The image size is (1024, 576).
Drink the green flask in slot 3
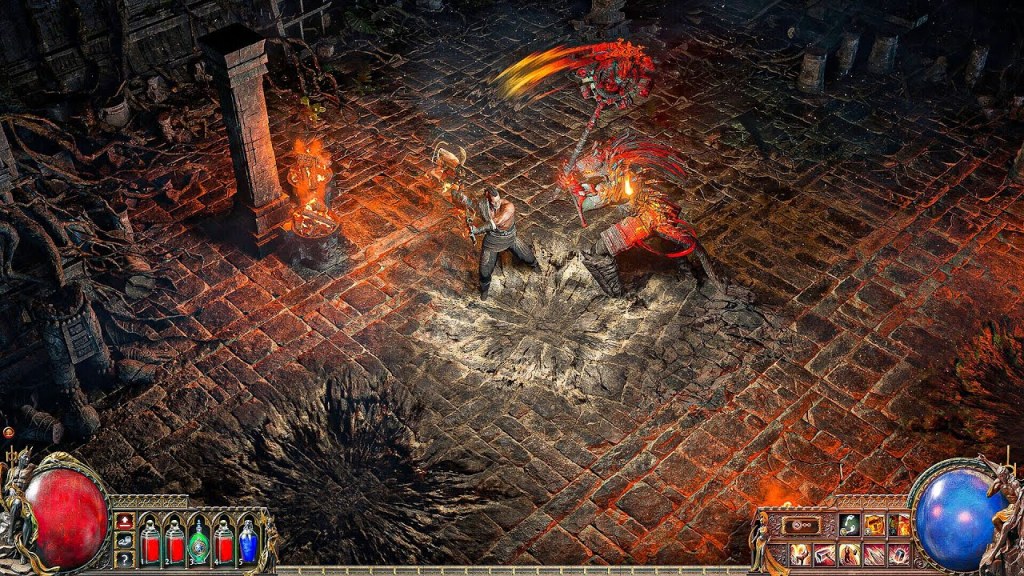click(199, 544)
